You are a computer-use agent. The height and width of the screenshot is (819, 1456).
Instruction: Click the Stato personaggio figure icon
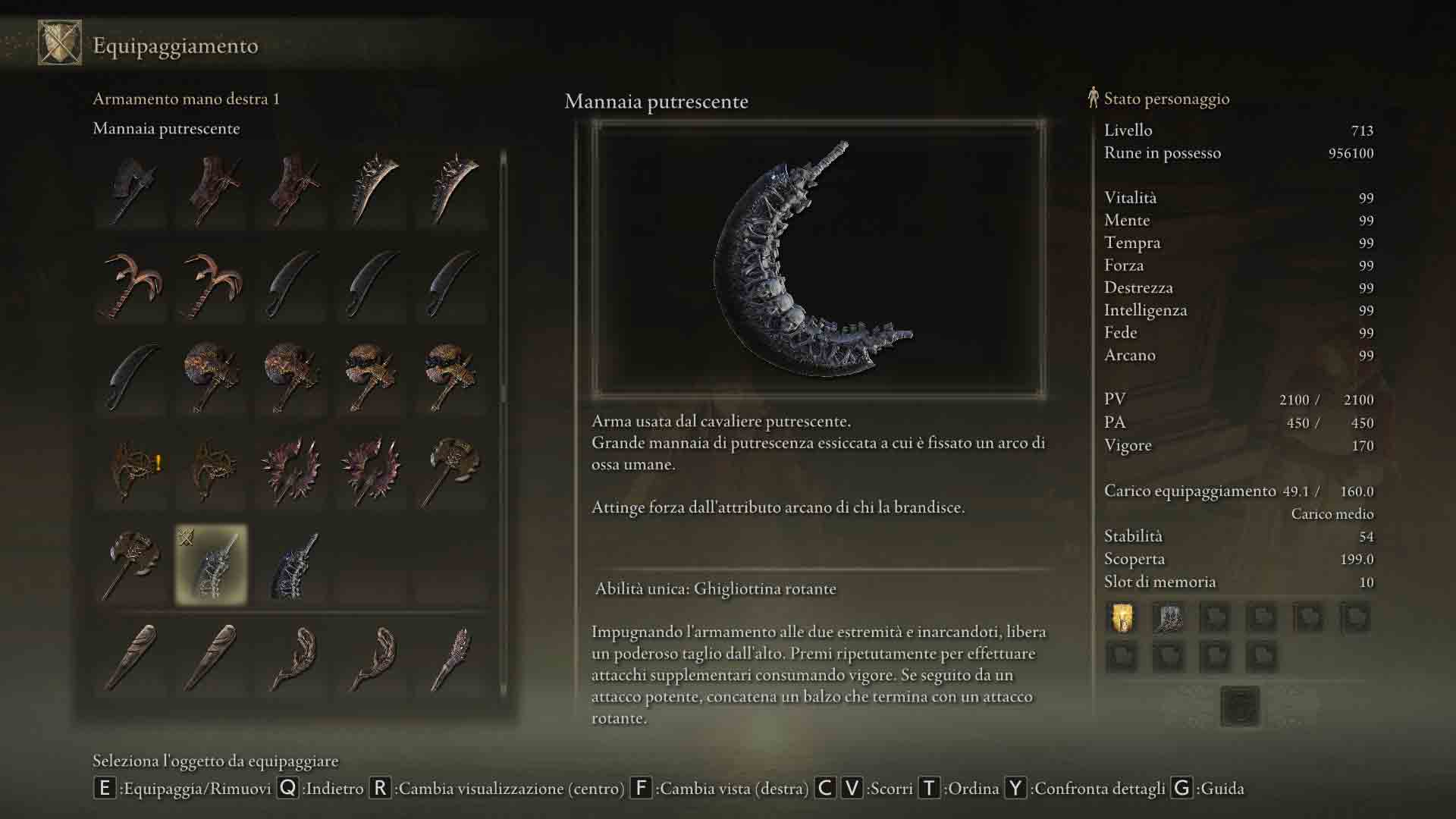tap(1093, 98)
